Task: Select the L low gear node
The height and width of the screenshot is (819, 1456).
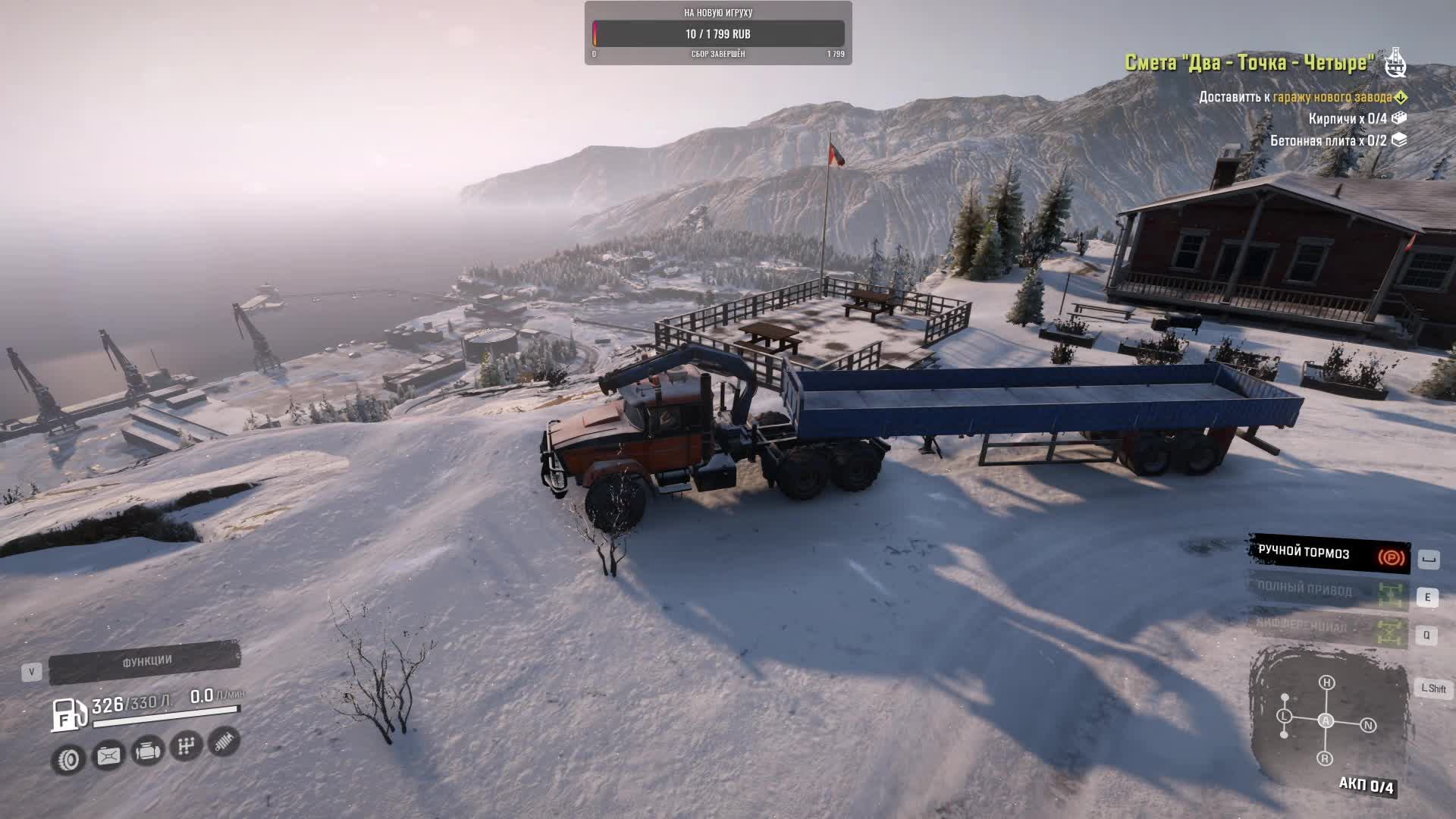Action: (1284, 716)
